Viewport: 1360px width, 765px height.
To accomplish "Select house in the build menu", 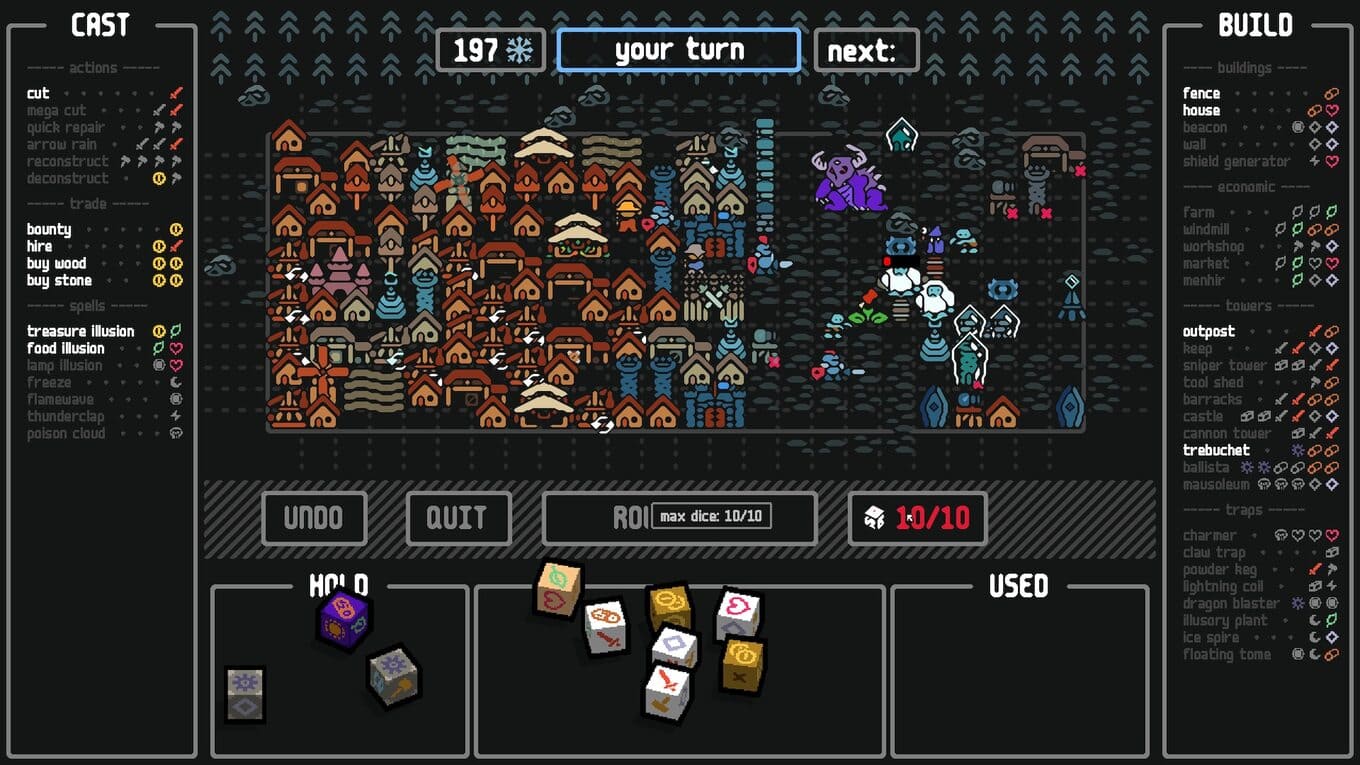I will pos(1201,111).
